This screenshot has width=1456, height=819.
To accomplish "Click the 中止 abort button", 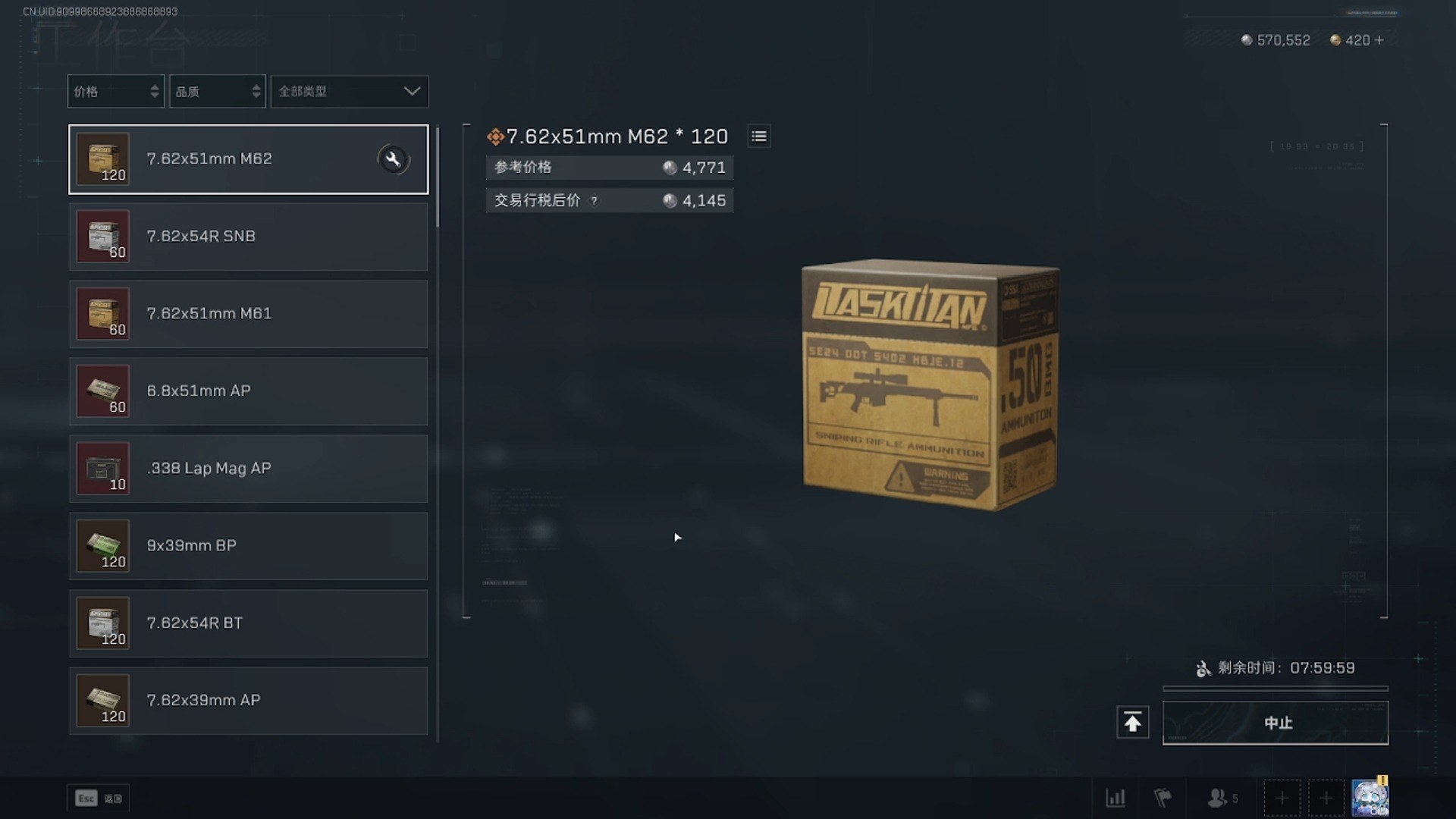I will pos(1276,723).
